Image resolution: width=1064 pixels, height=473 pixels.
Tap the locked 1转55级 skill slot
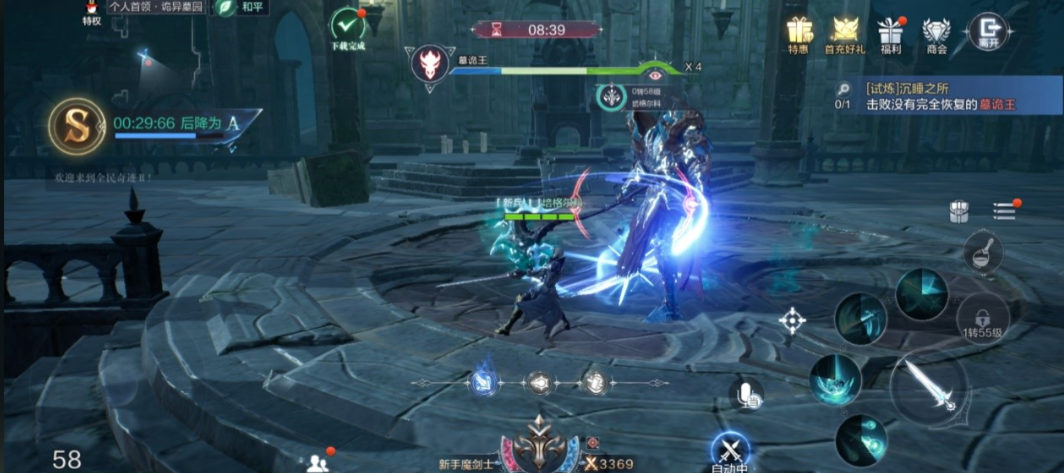[981, 316]
